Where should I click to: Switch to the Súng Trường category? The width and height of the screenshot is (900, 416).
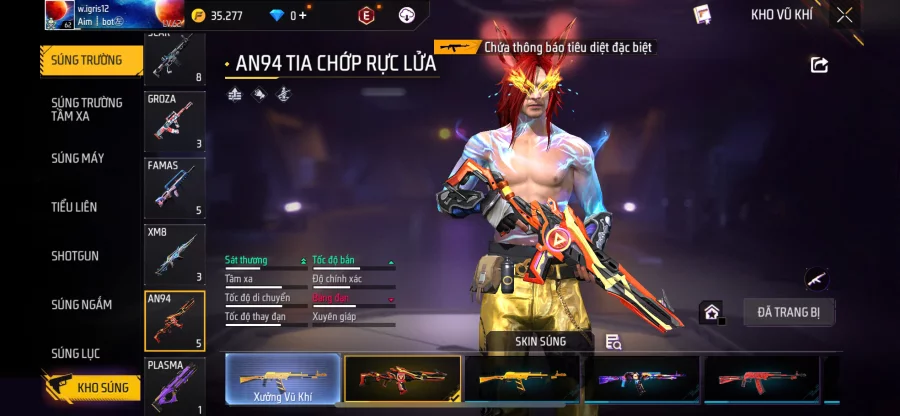[x=88, y=60]
